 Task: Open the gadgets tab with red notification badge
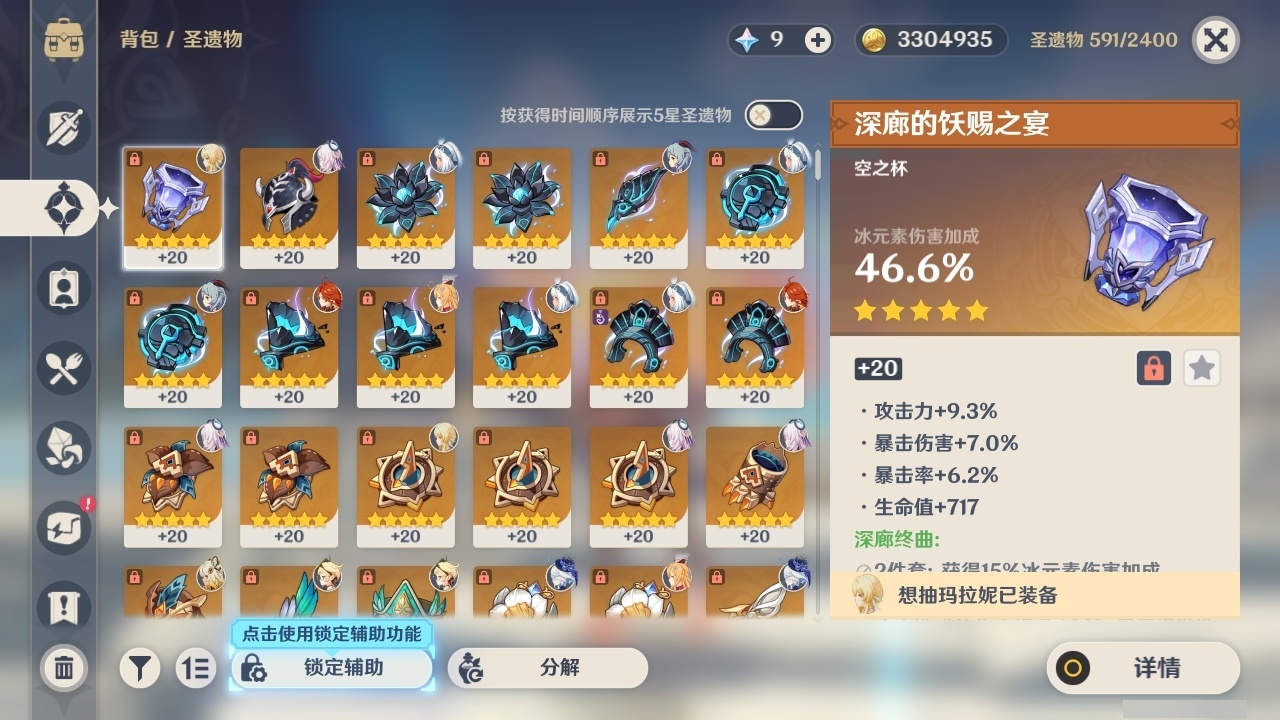(62, 528)
